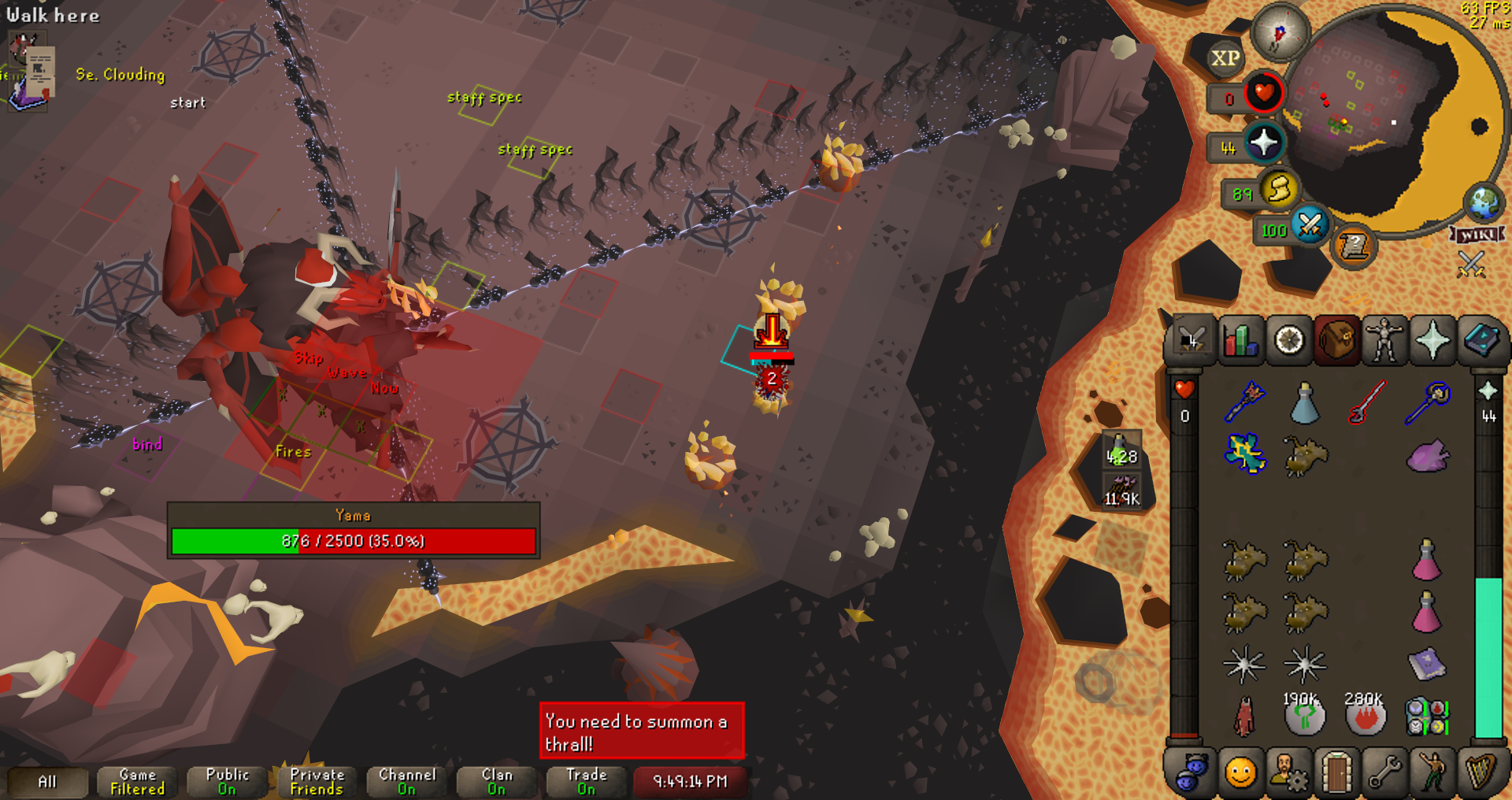Select the red cape in inventory
Image resolution: width=1512 pixels, height=800 pixels.
click(x=1244, y=717)
